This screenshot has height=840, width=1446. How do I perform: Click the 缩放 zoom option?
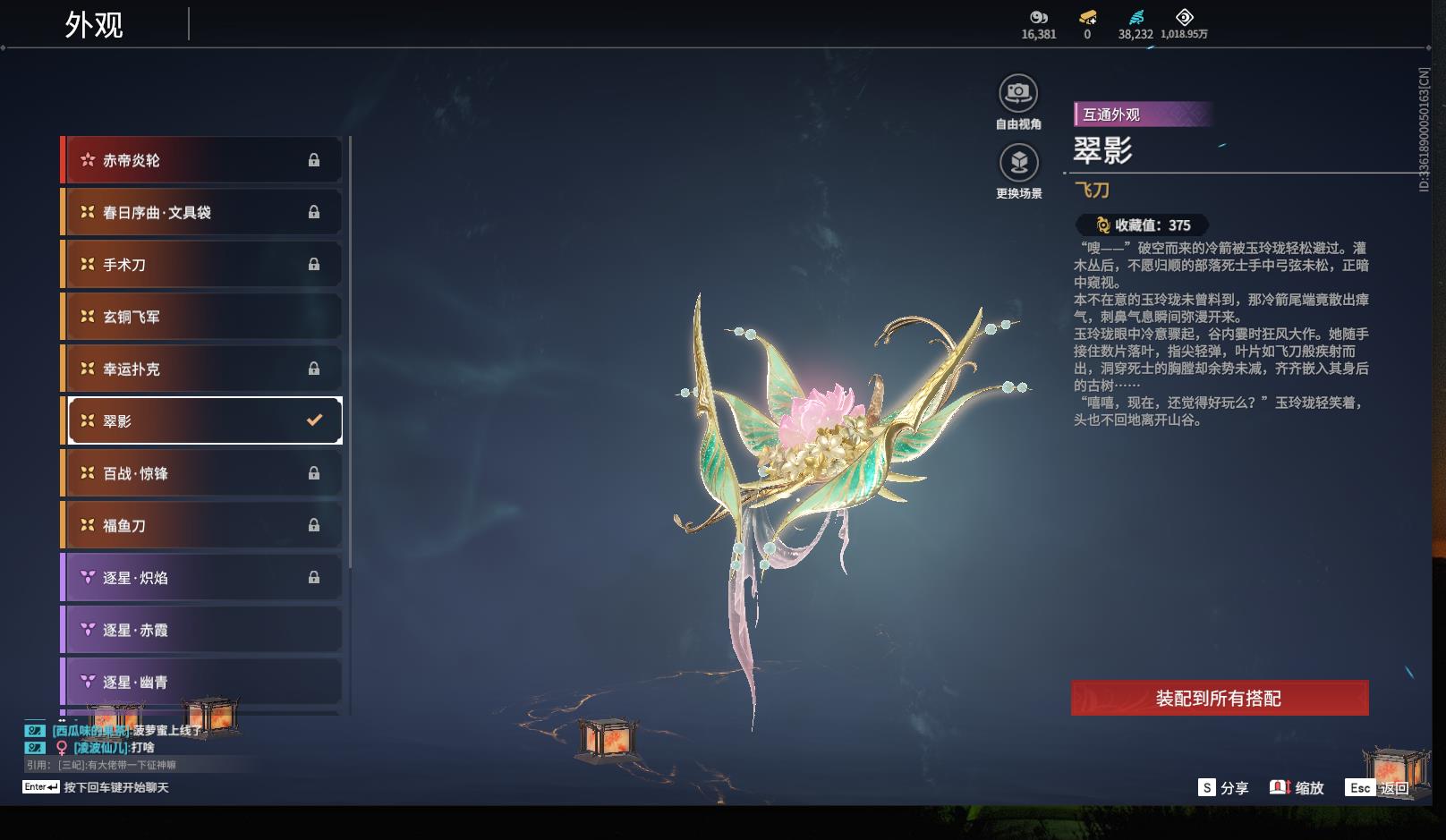1297,788
